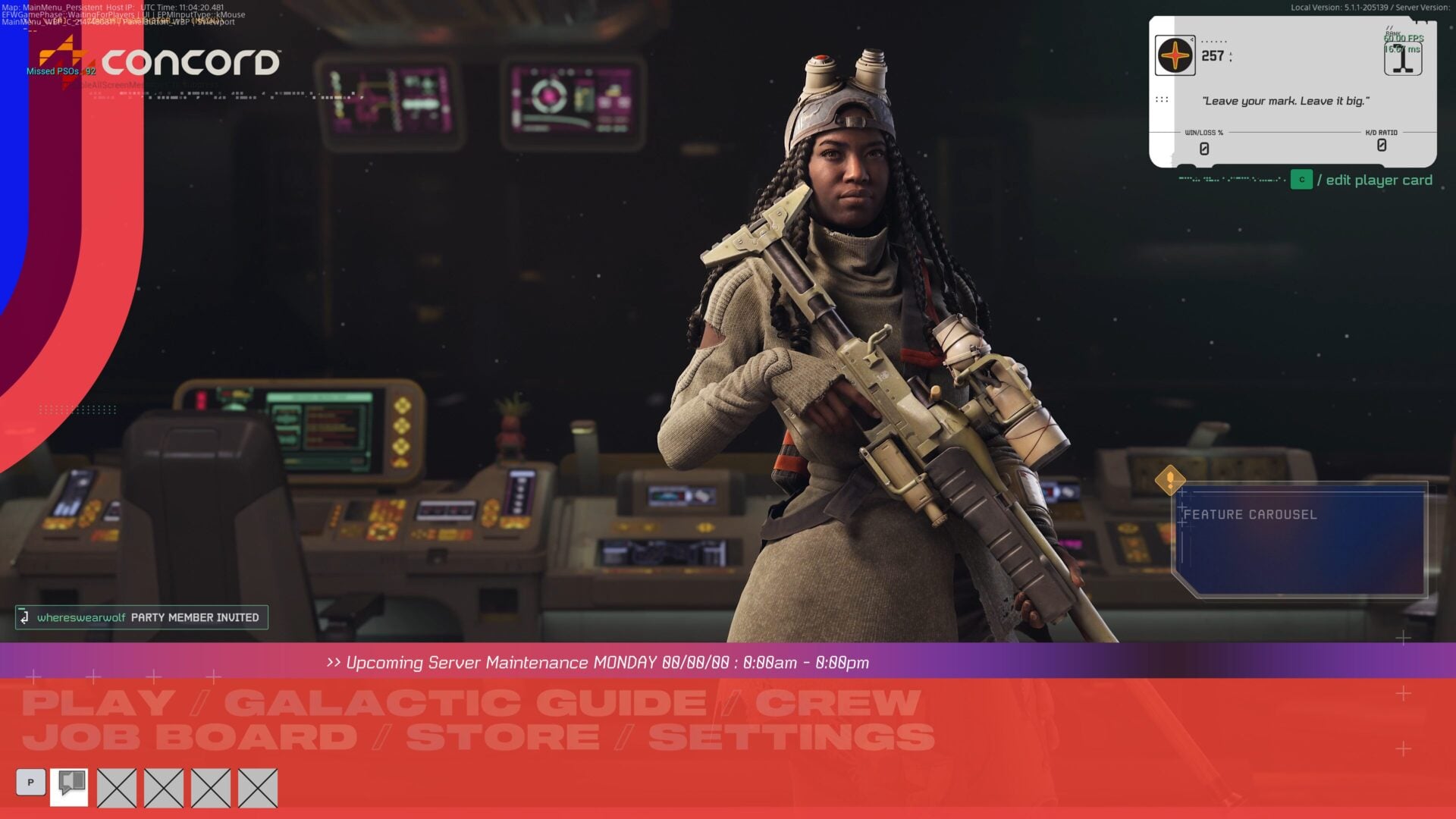
Task: Click the yellow exclamation alert icon
Action: 1169,480
